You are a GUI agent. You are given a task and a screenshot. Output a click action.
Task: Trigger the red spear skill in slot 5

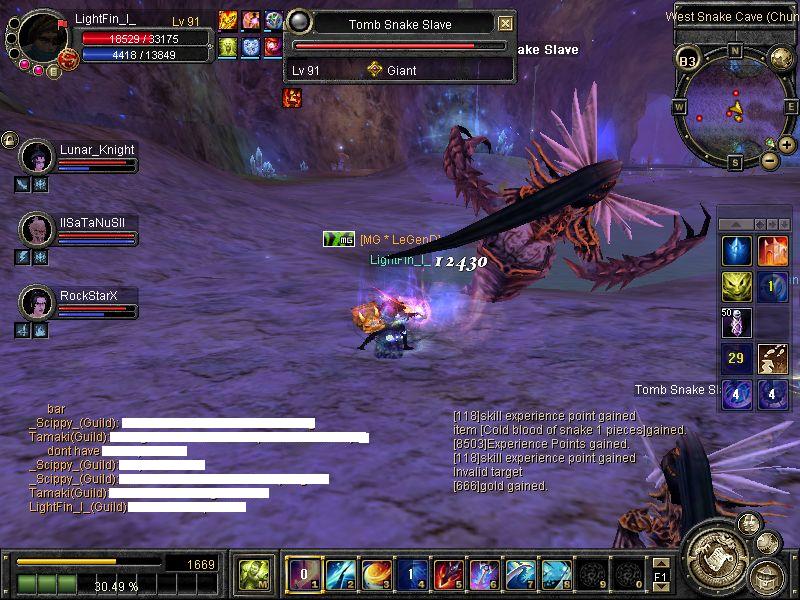point(448,573)
